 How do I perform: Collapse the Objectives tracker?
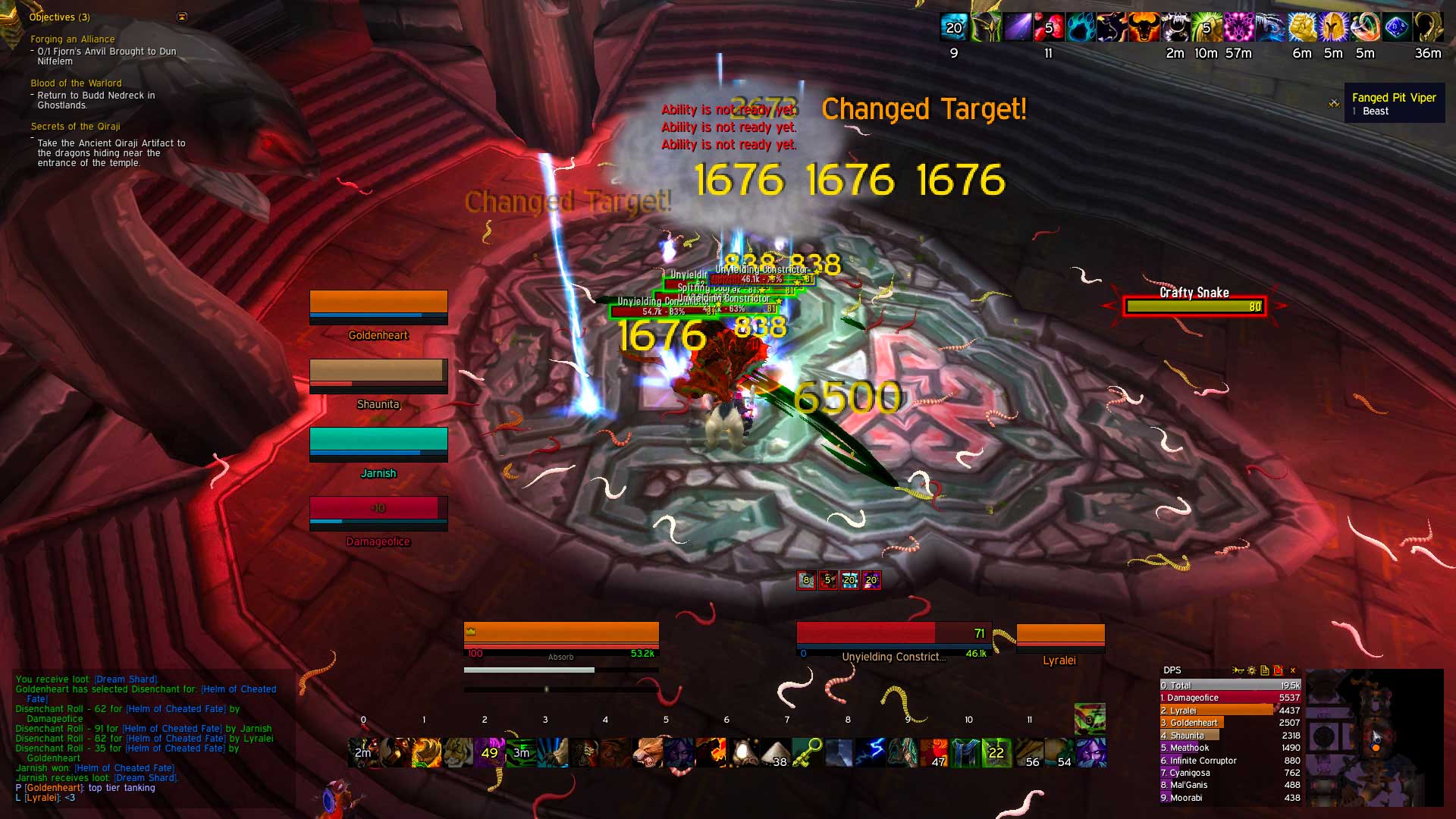pos(182,17)
